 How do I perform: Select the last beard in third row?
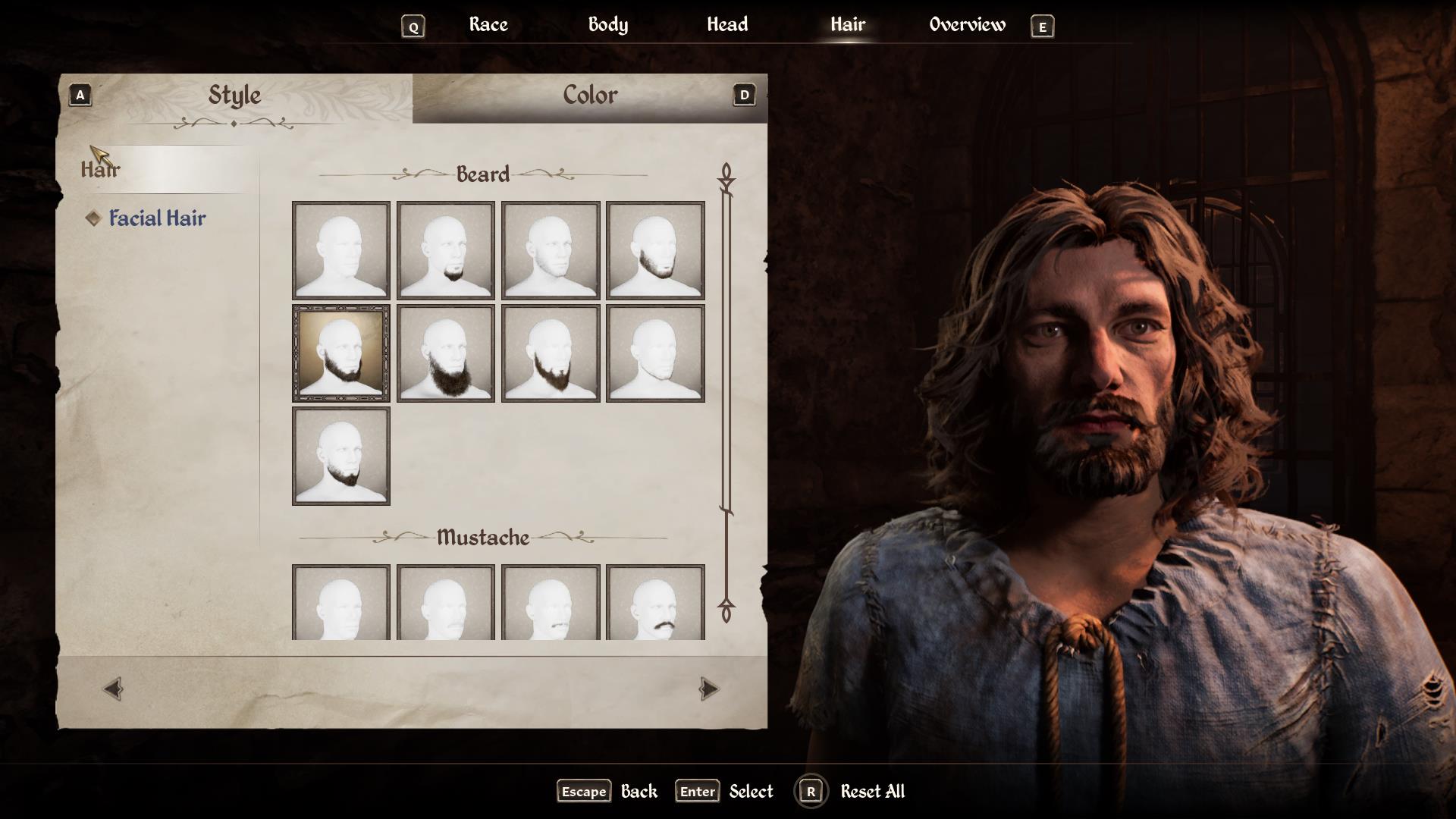coord(341,457)
